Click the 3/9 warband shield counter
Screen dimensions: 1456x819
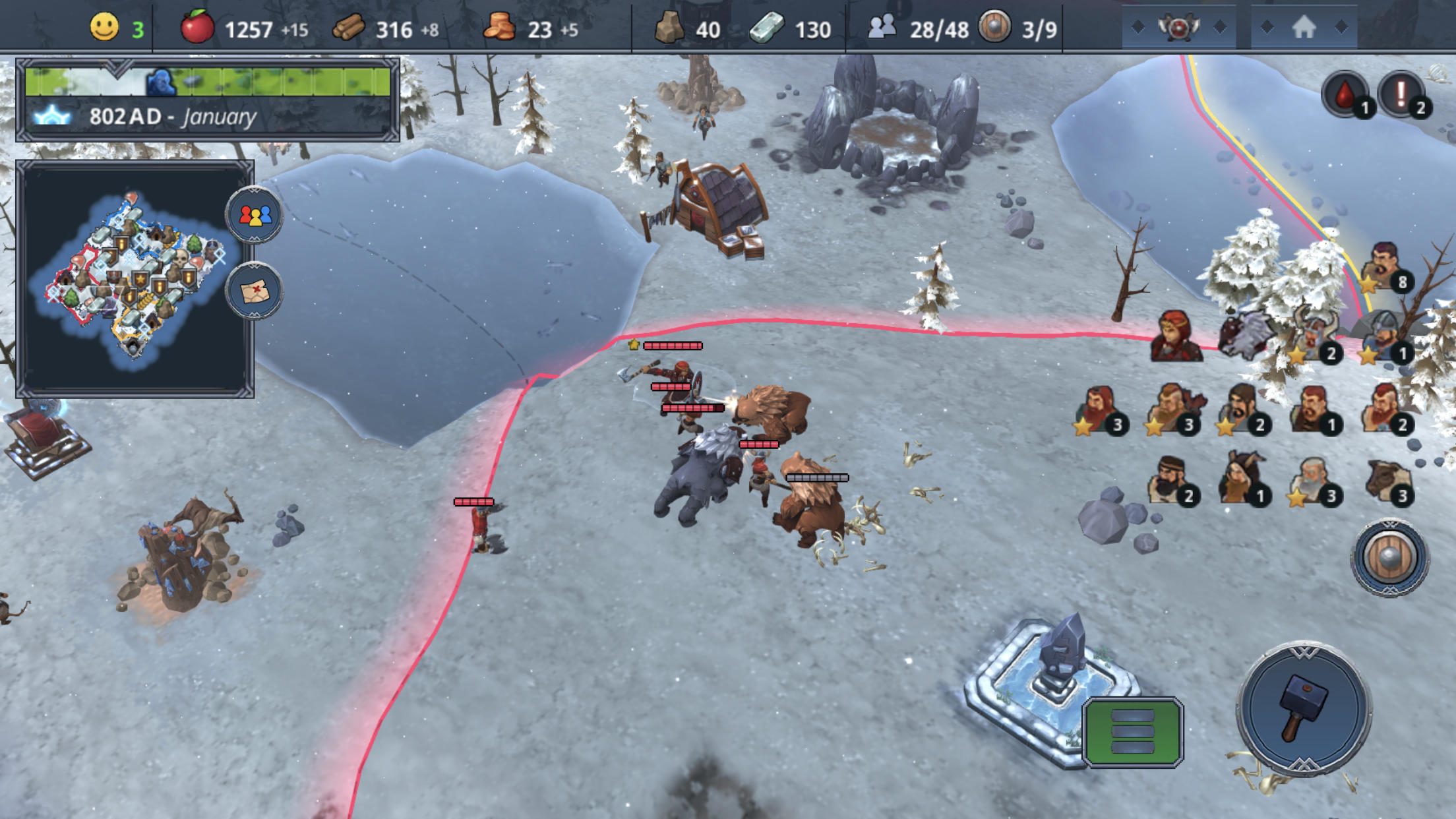(996, 28)
